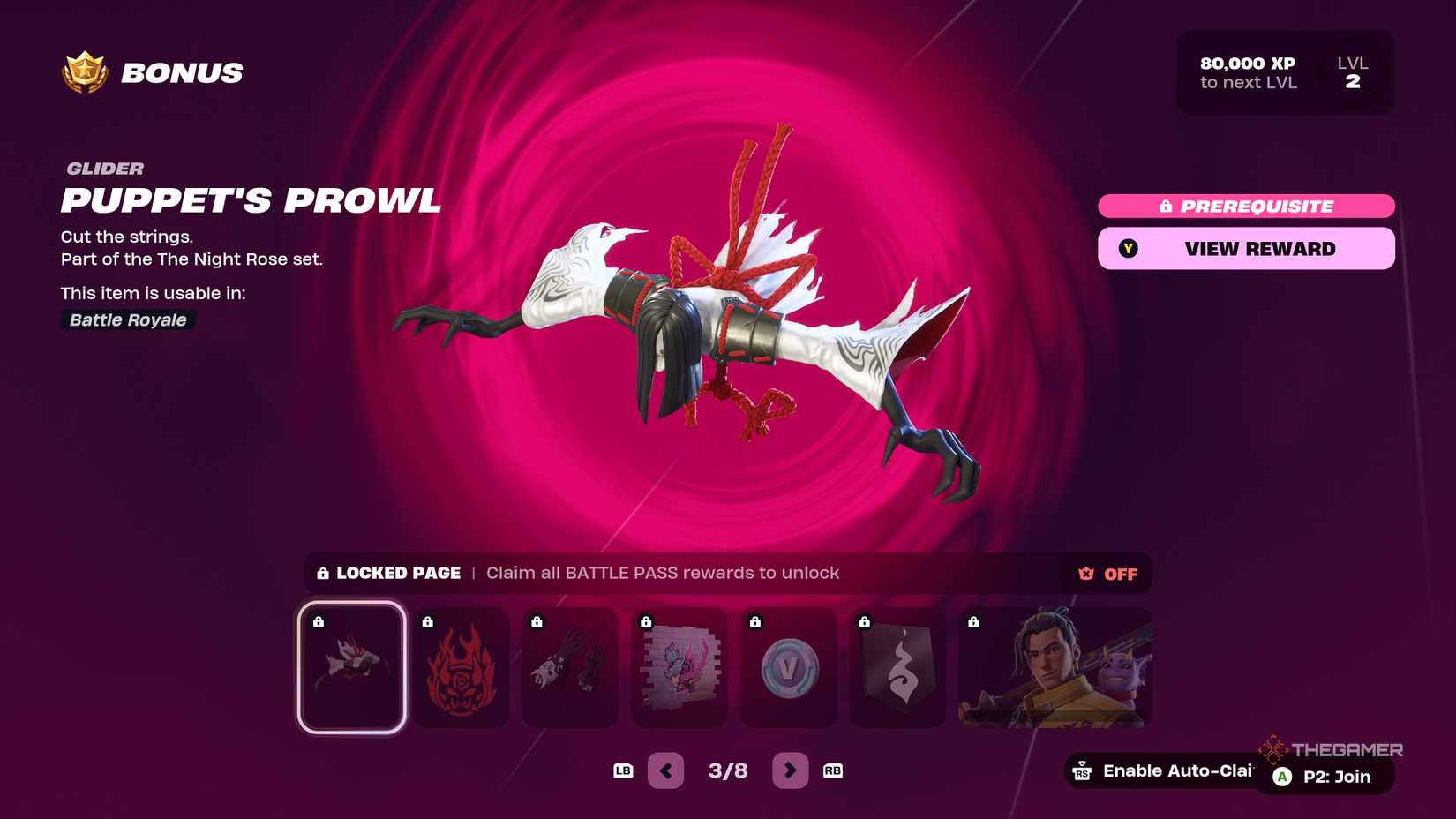Open the character outfit reward tile

point(1054,668)
